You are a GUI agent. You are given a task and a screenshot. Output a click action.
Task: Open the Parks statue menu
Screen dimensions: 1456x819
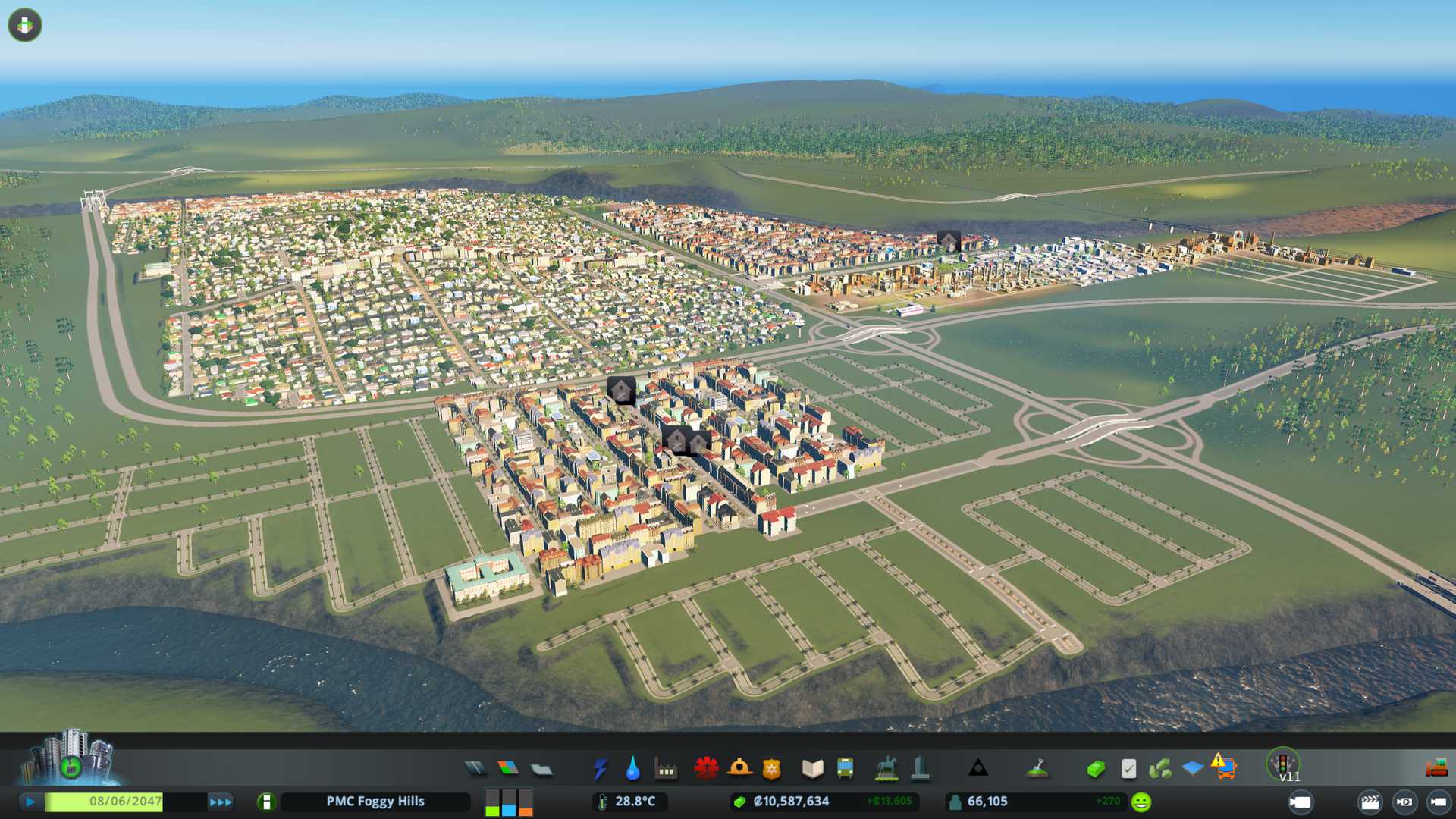pos(886,769)
